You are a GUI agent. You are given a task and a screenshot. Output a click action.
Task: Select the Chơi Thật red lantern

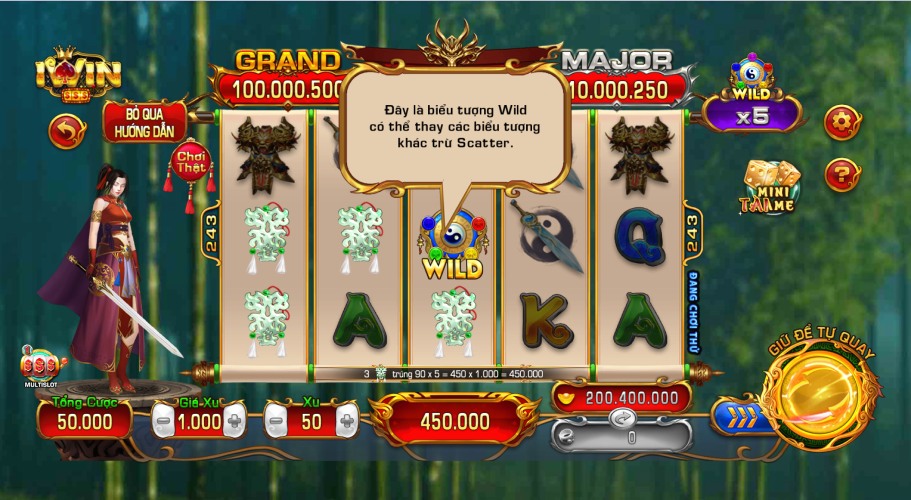click(189, 164)
